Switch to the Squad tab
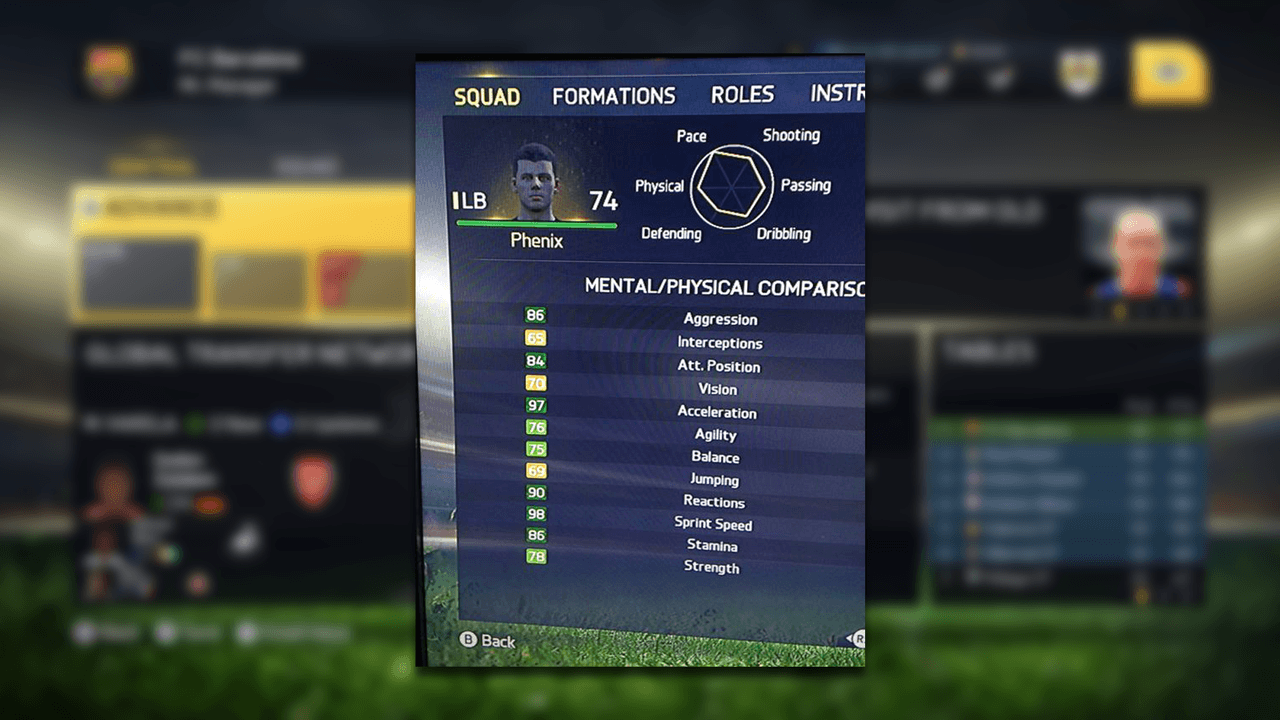This screenshot has width=1280, height=720. (487, 97)
